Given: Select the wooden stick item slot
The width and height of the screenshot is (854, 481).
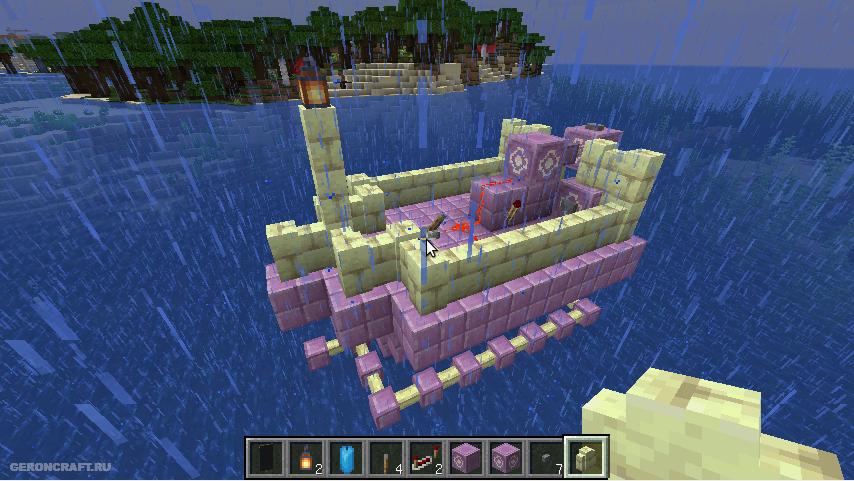Looking at the screenshot, I should click(x=385, y=458).
